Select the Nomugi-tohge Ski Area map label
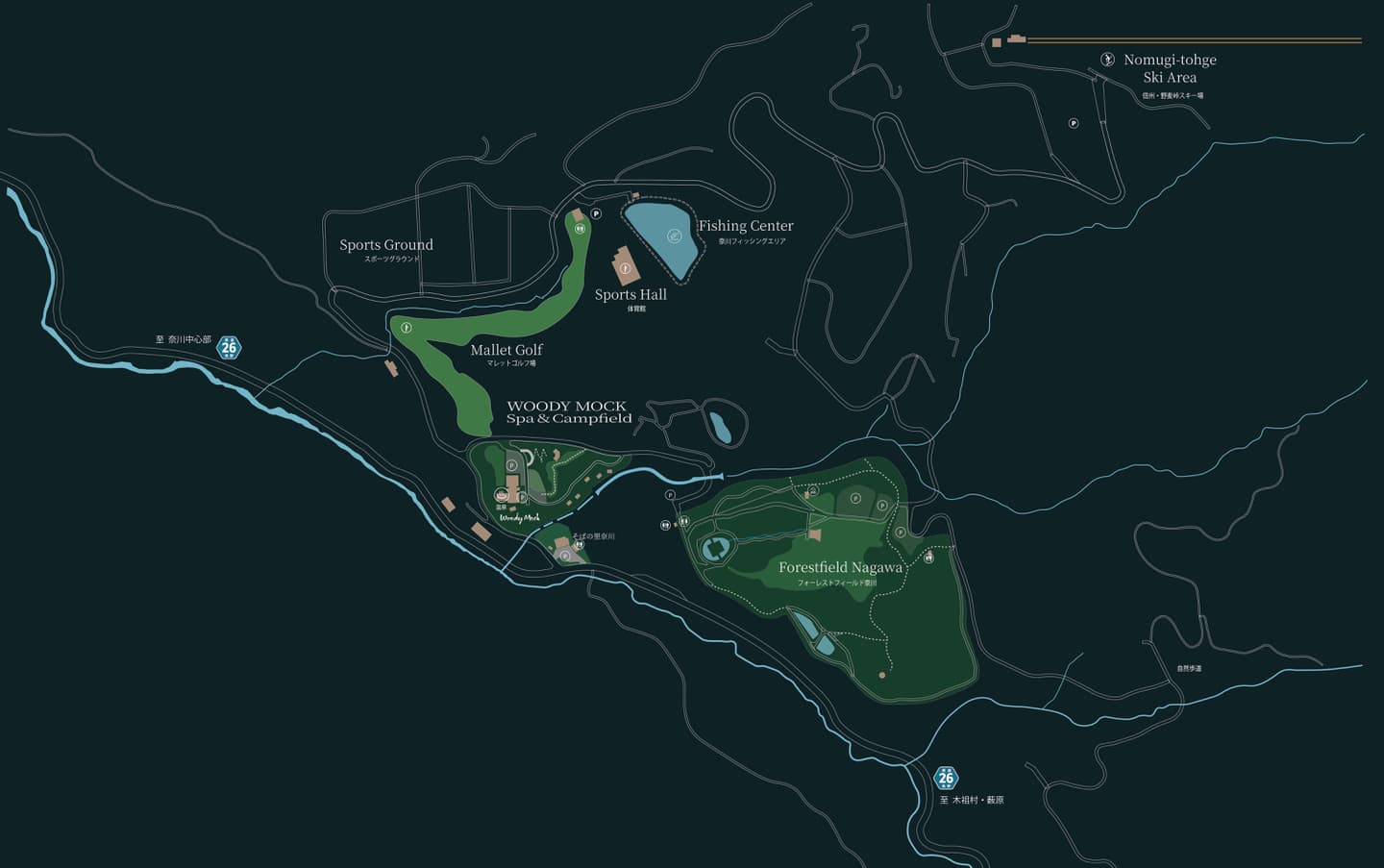The height and width of the screenshot is (868, 1384). [1169, 68]
